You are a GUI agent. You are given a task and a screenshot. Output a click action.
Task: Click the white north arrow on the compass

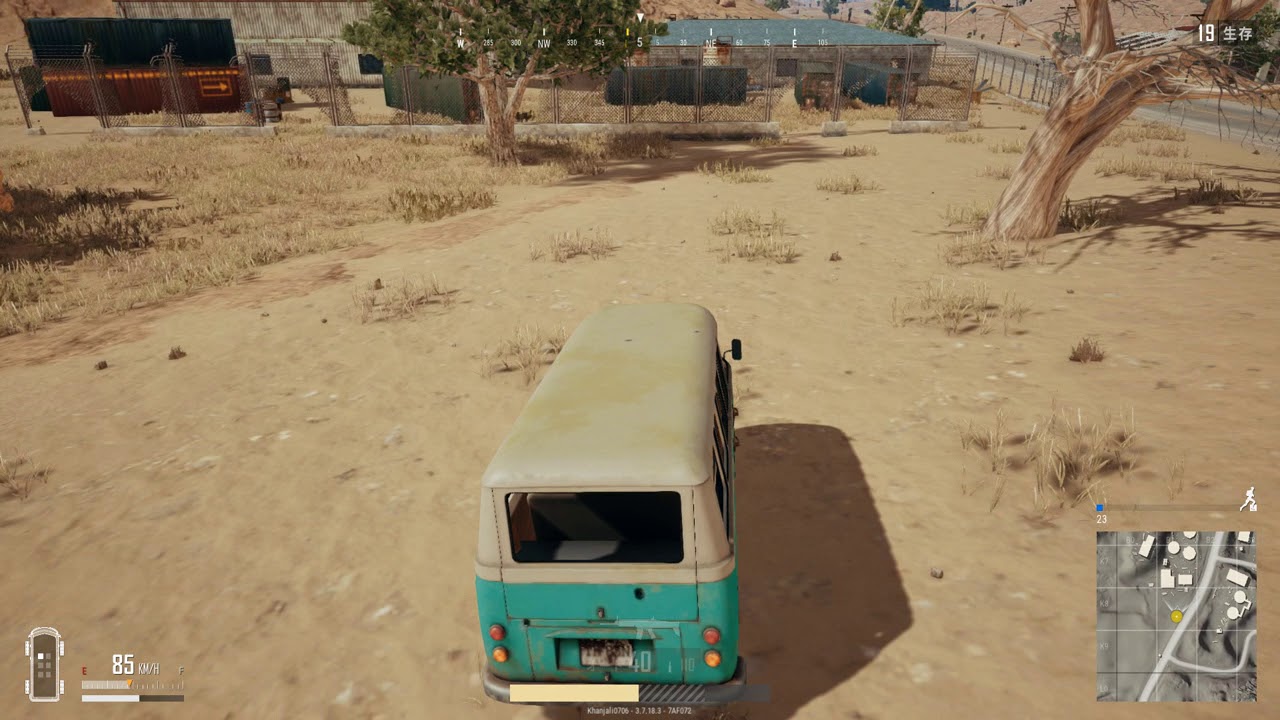pyautogui.click(x=640, y=15)
